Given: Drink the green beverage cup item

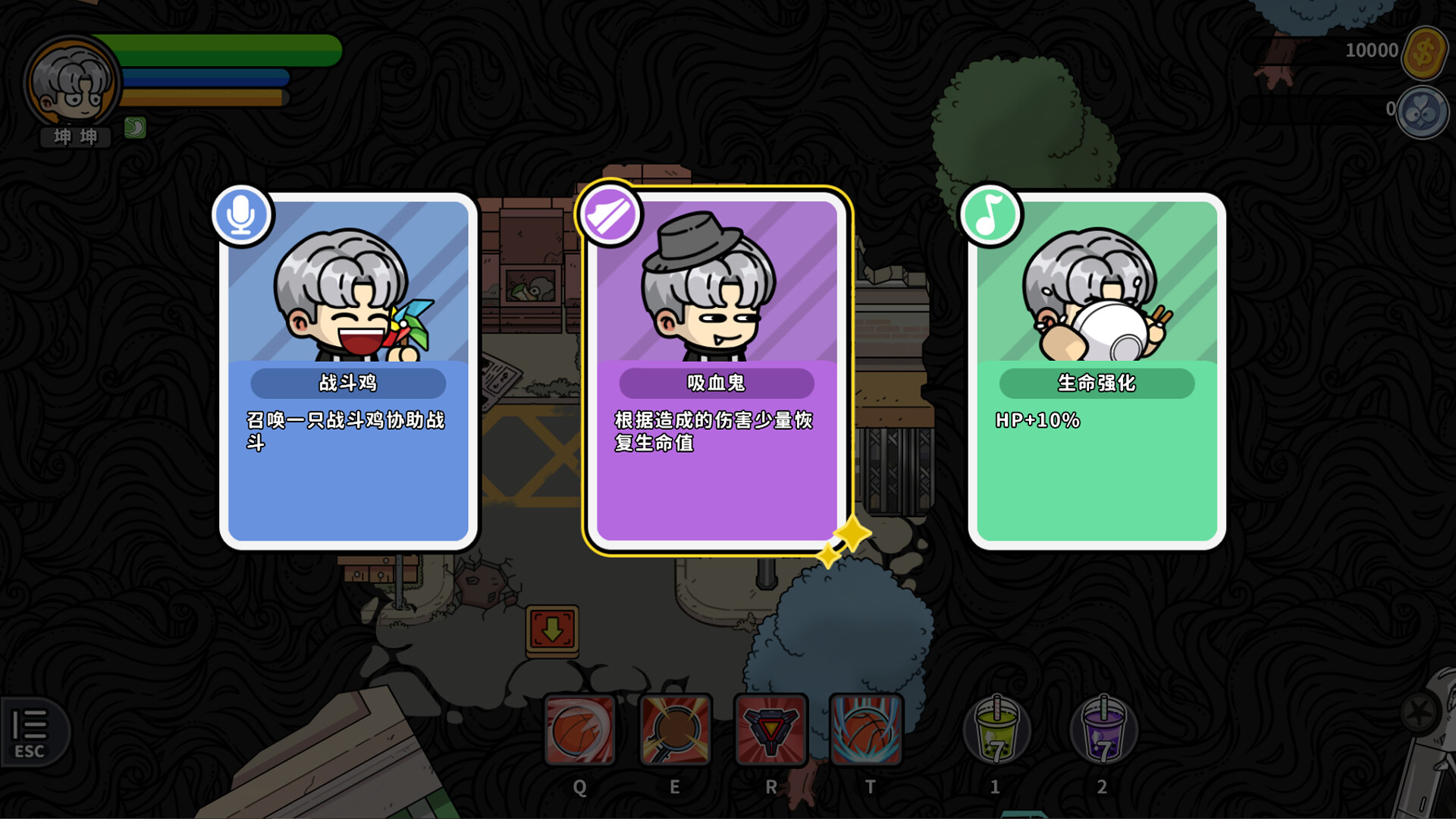Looking at the screenshot, I should 996,730.
